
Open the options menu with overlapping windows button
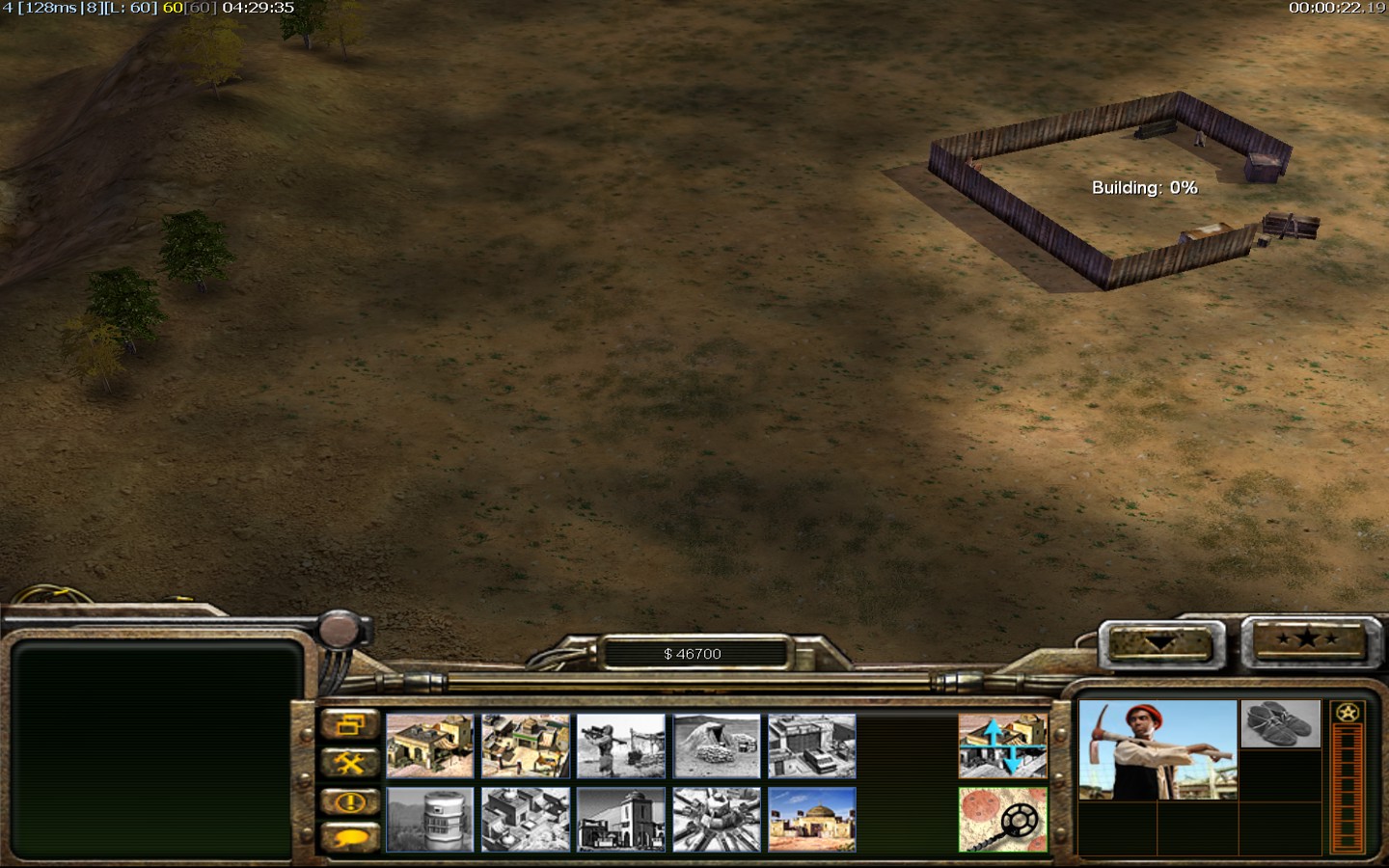click(x=349, y=725)
